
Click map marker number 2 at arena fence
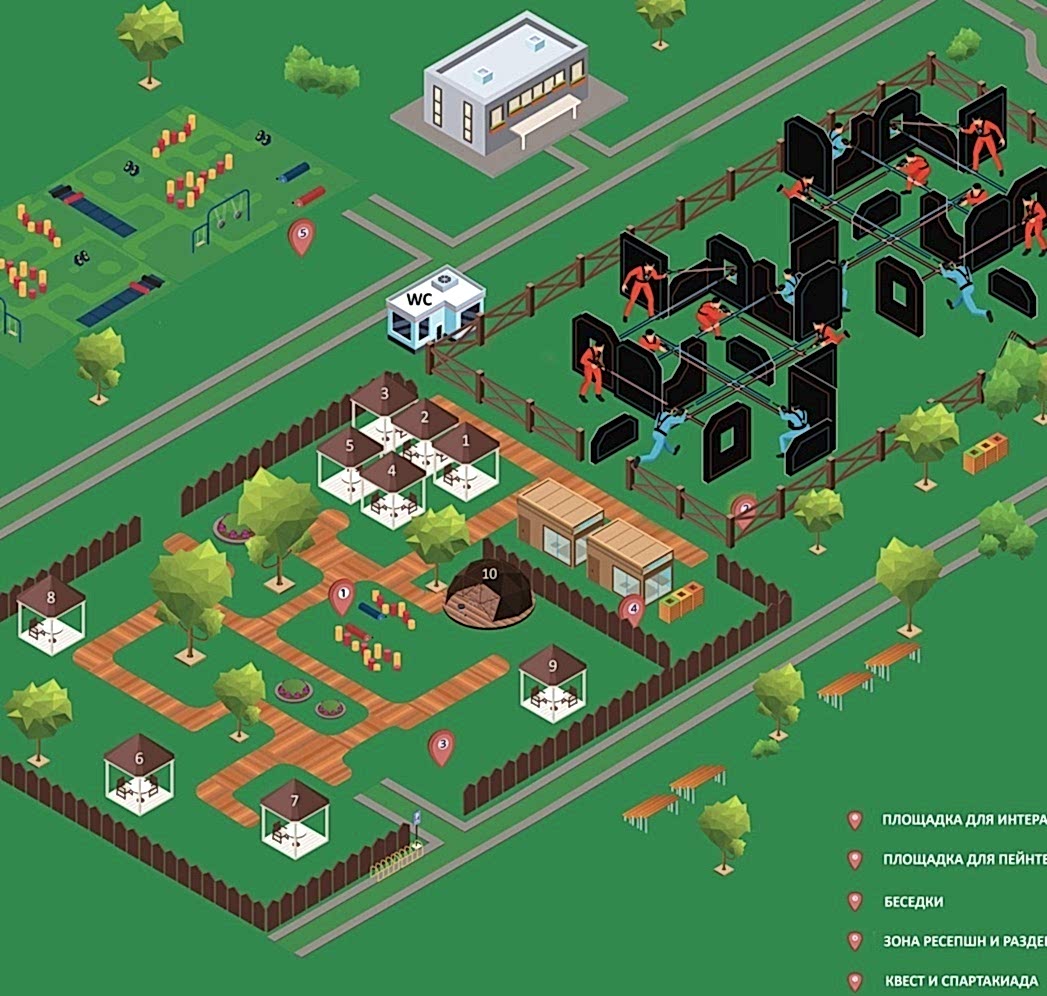[x=743, y=510]
